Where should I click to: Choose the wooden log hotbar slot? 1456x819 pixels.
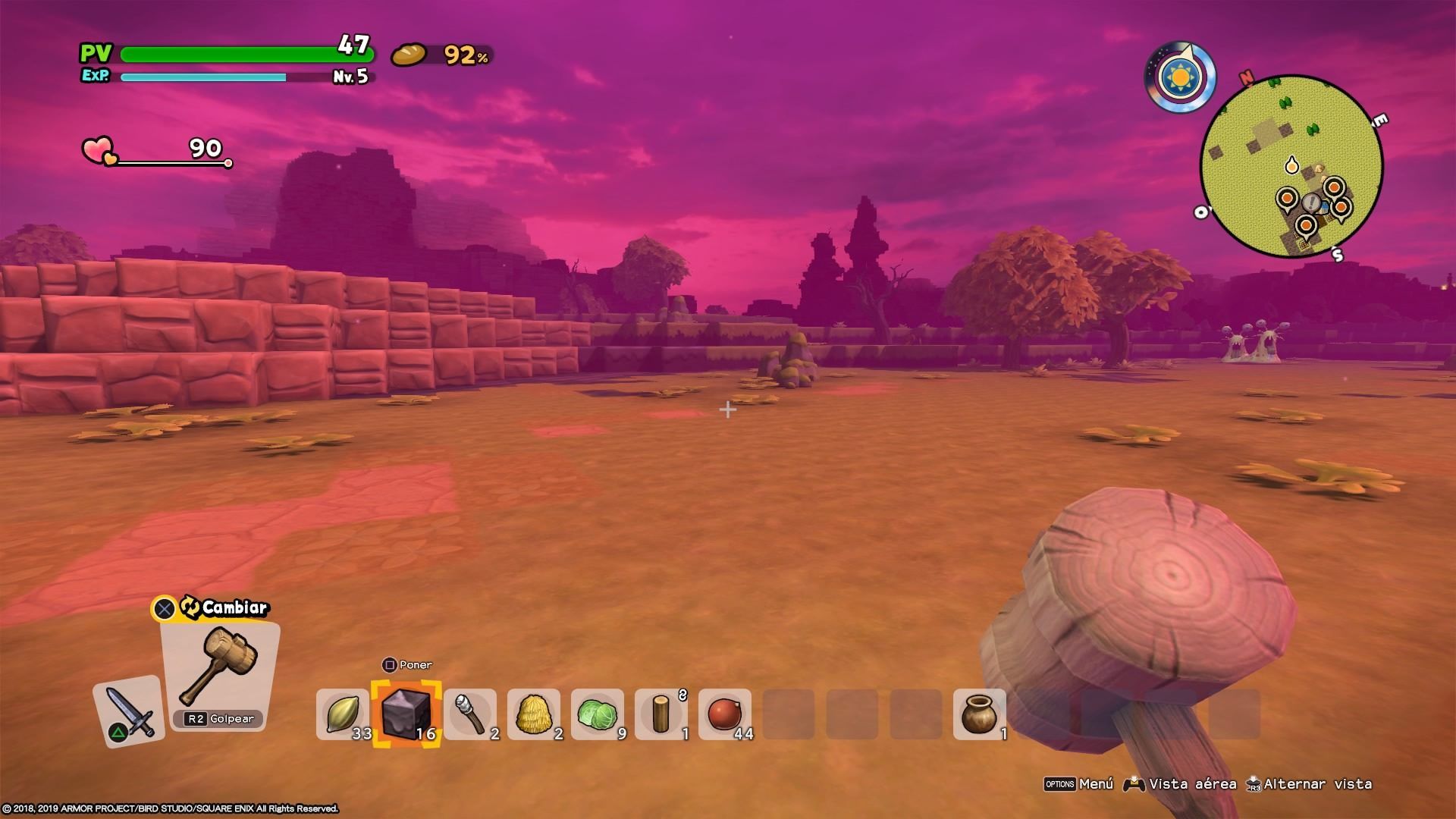click(661, 714)
